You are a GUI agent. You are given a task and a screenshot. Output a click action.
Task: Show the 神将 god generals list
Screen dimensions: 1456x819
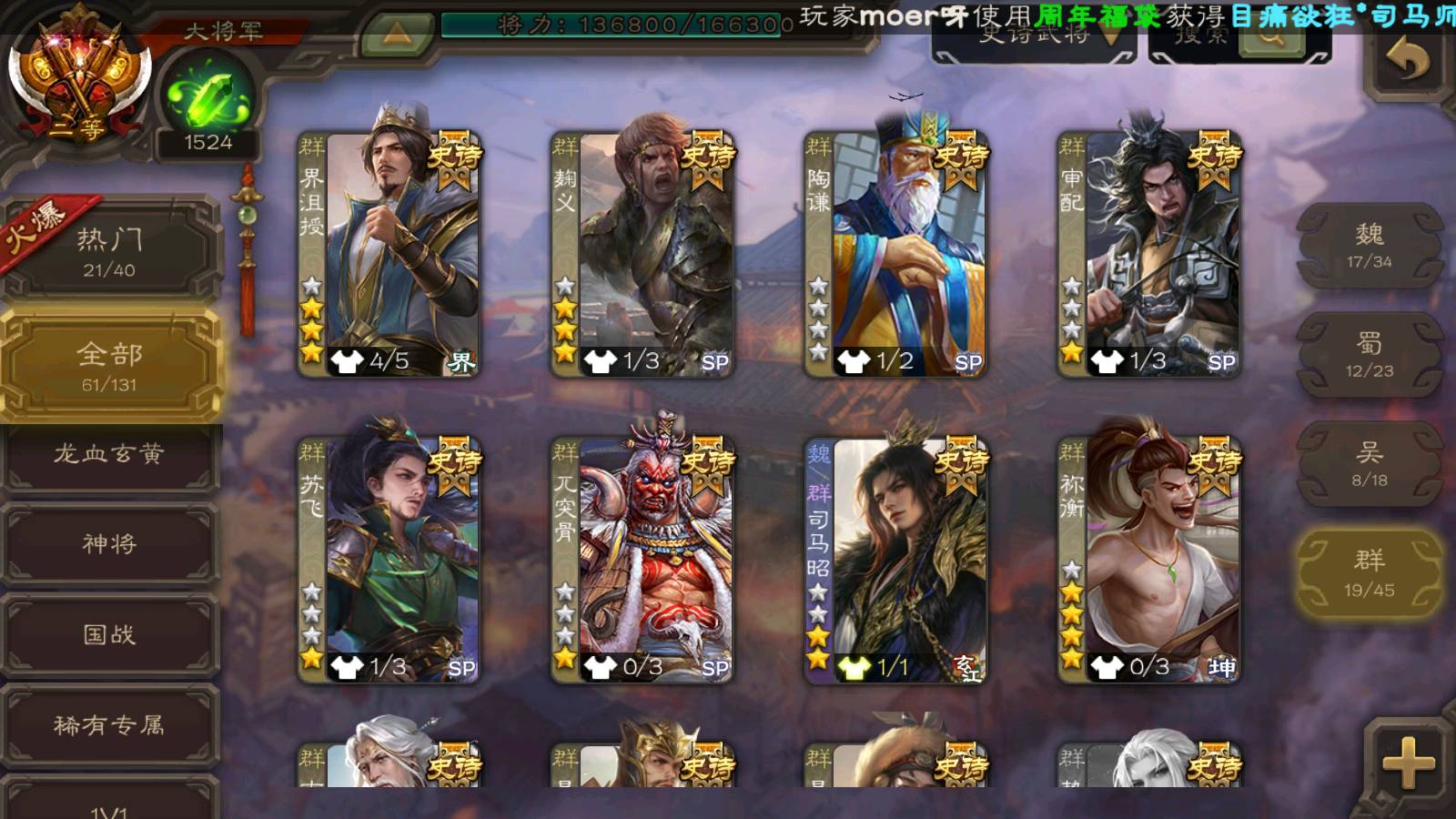coord(109,544)
